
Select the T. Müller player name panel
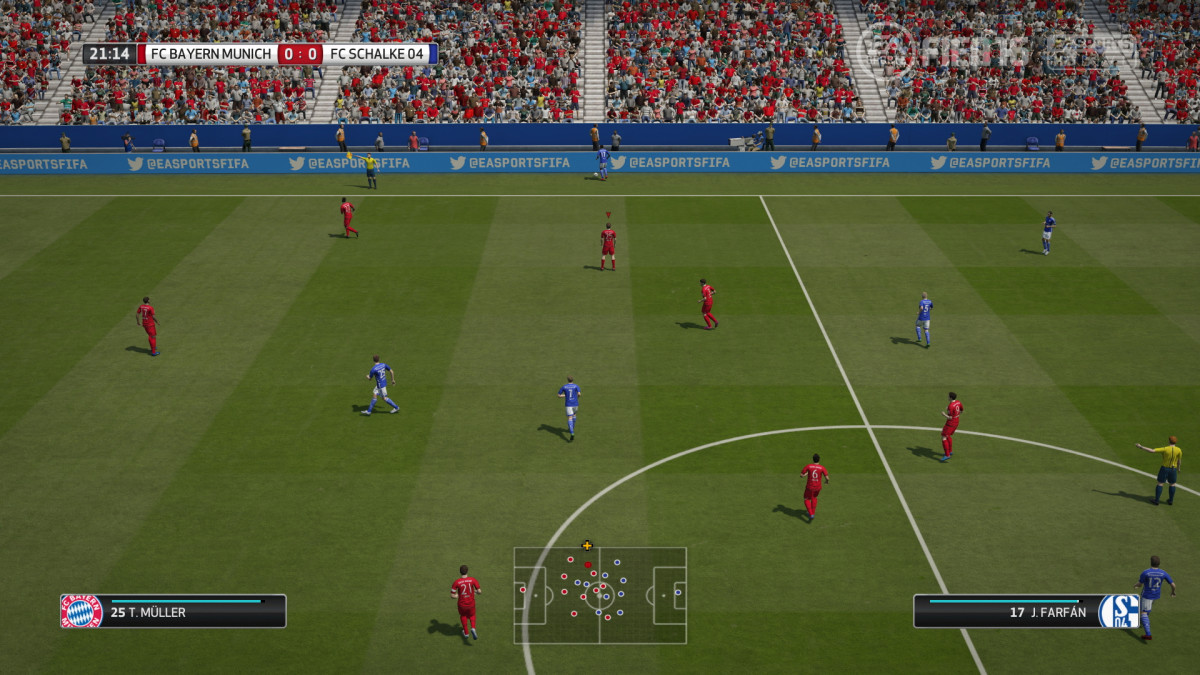[192, 611]
